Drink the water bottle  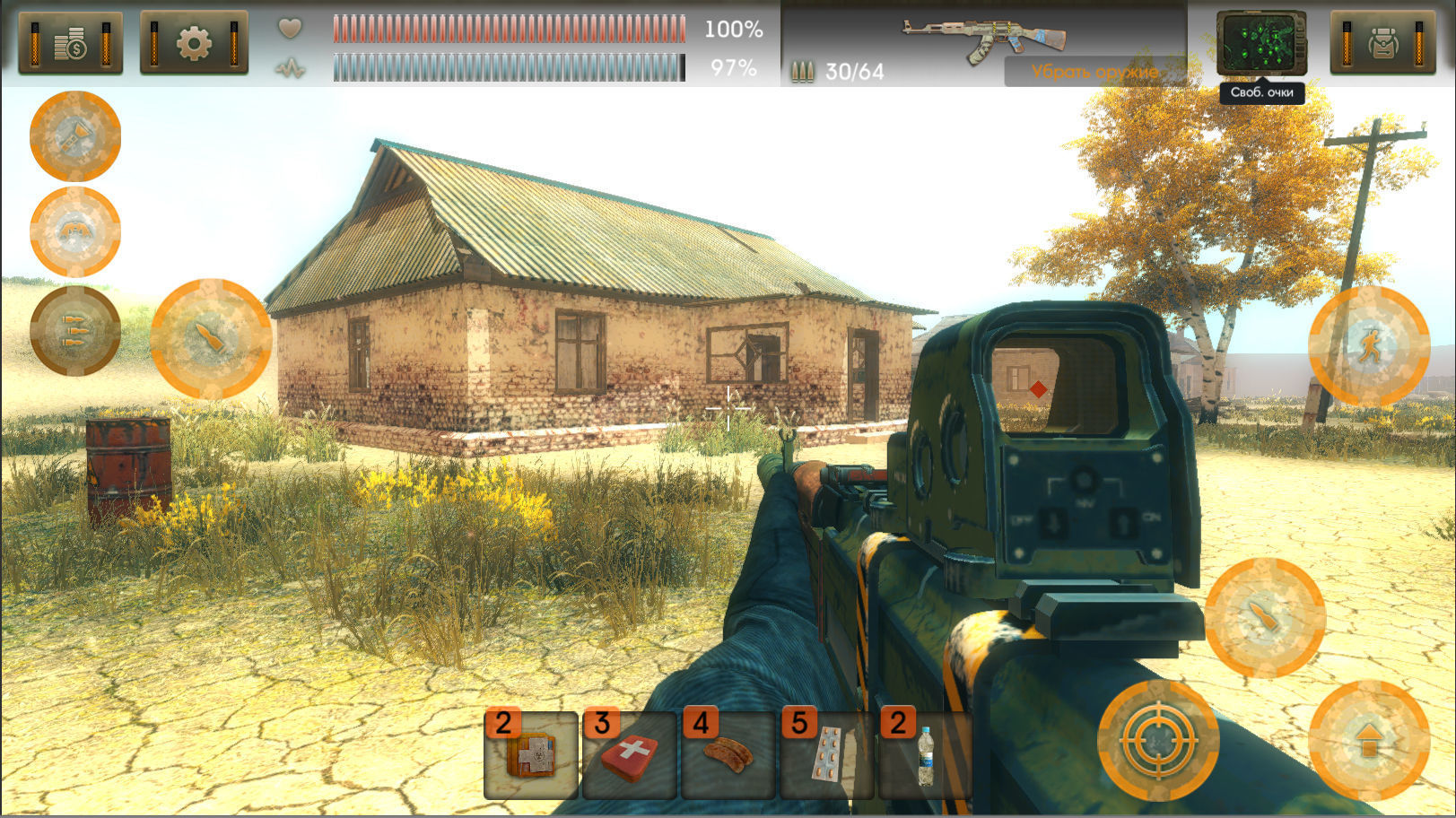tap(925, 755)
